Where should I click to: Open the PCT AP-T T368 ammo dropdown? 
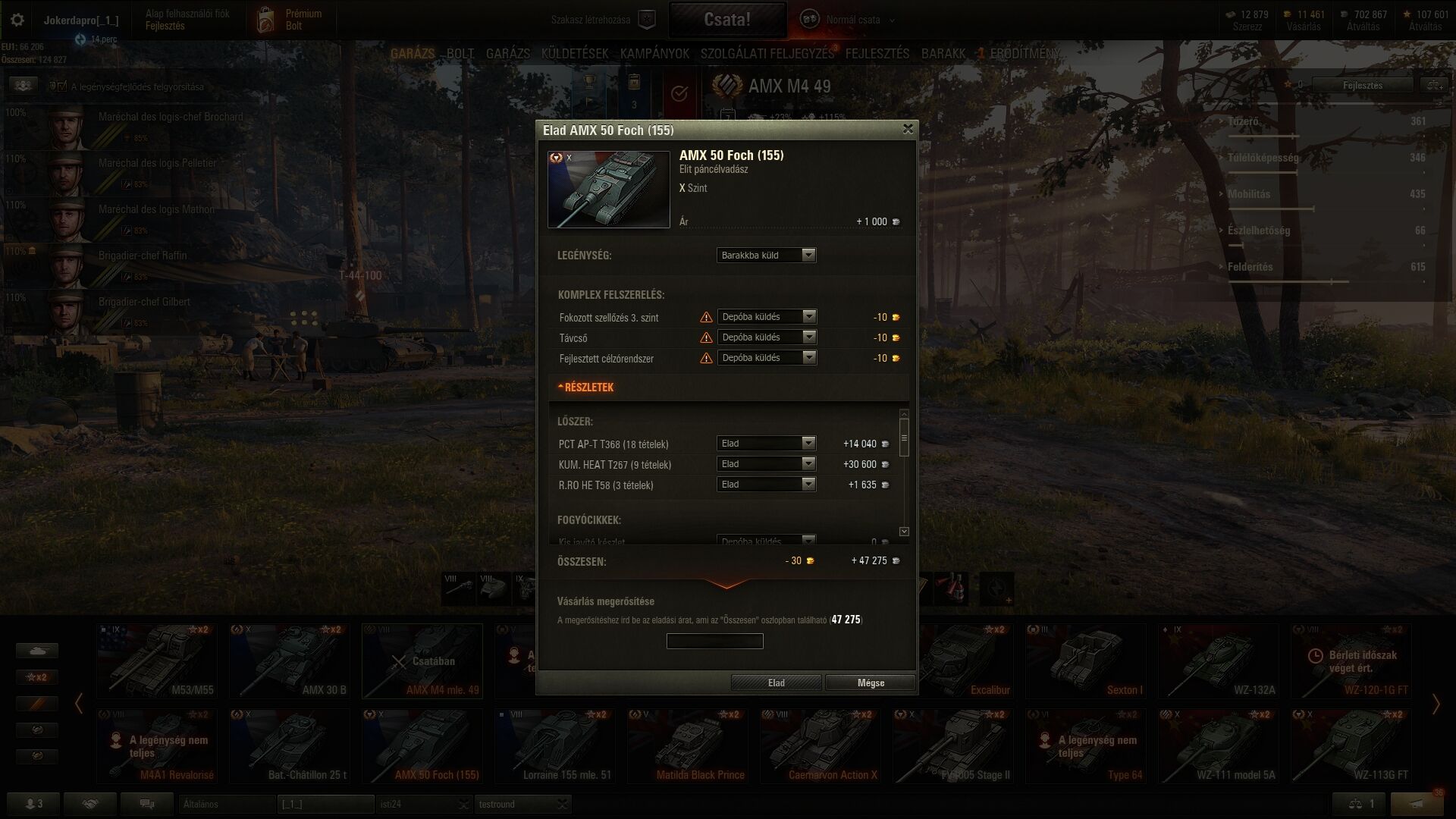click(x=766, y=444)
